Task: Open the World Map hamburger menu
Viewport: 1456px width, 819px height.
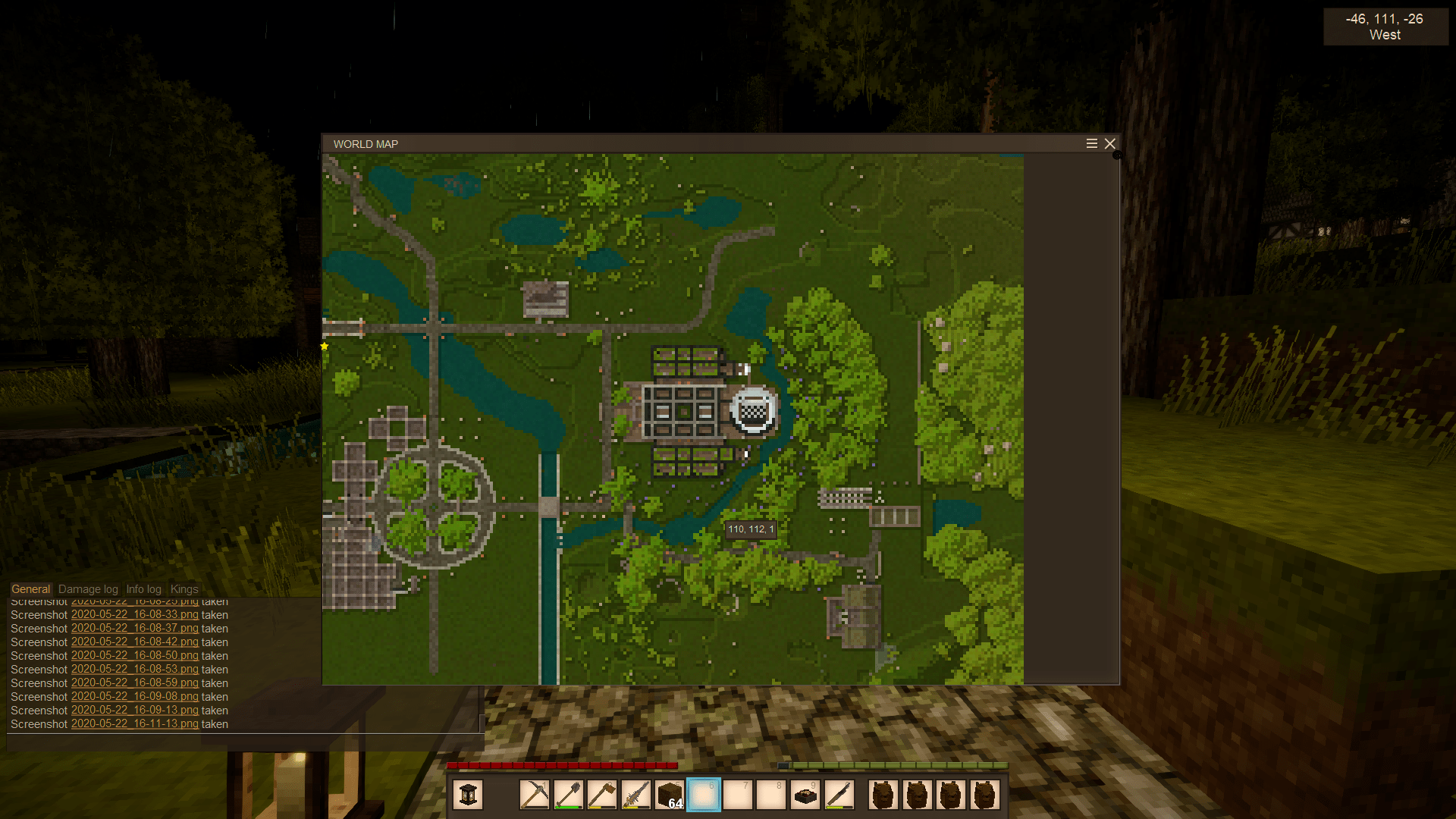Action: pyautogui.click(x=1092, y=144)
